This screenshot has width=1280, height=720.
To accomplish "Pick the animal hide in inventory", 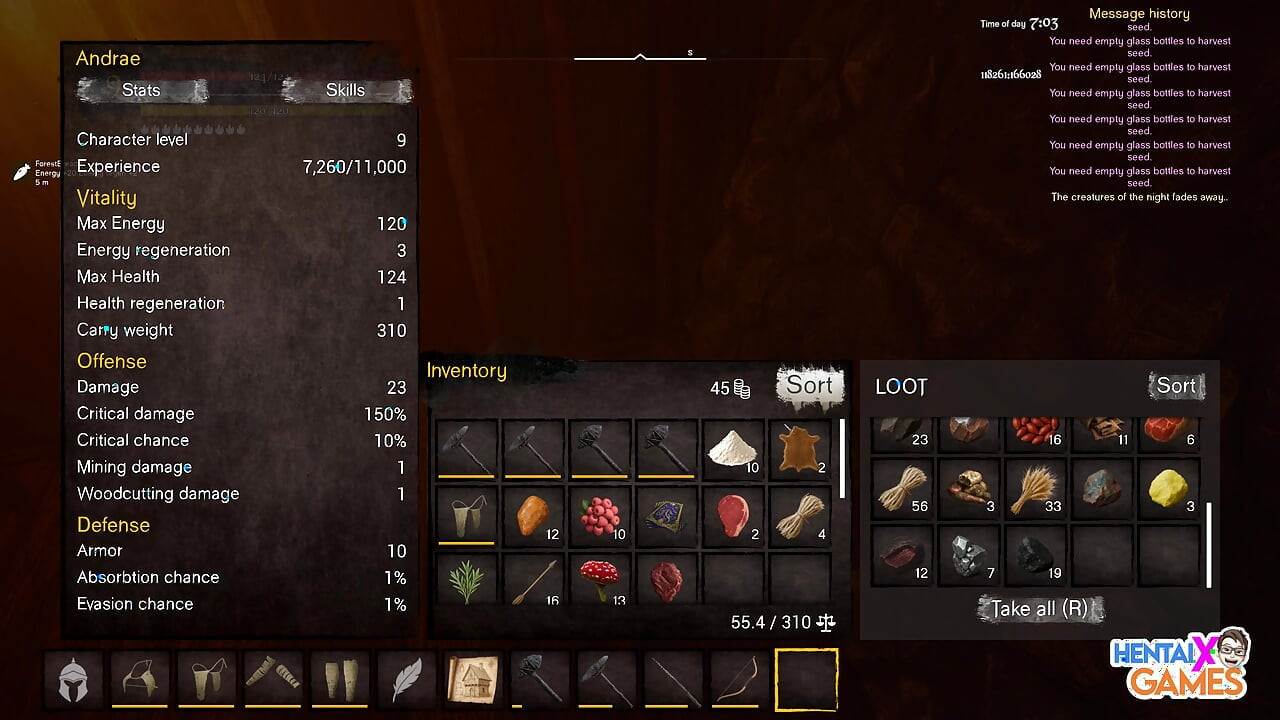I will click(x=800, y=450).
